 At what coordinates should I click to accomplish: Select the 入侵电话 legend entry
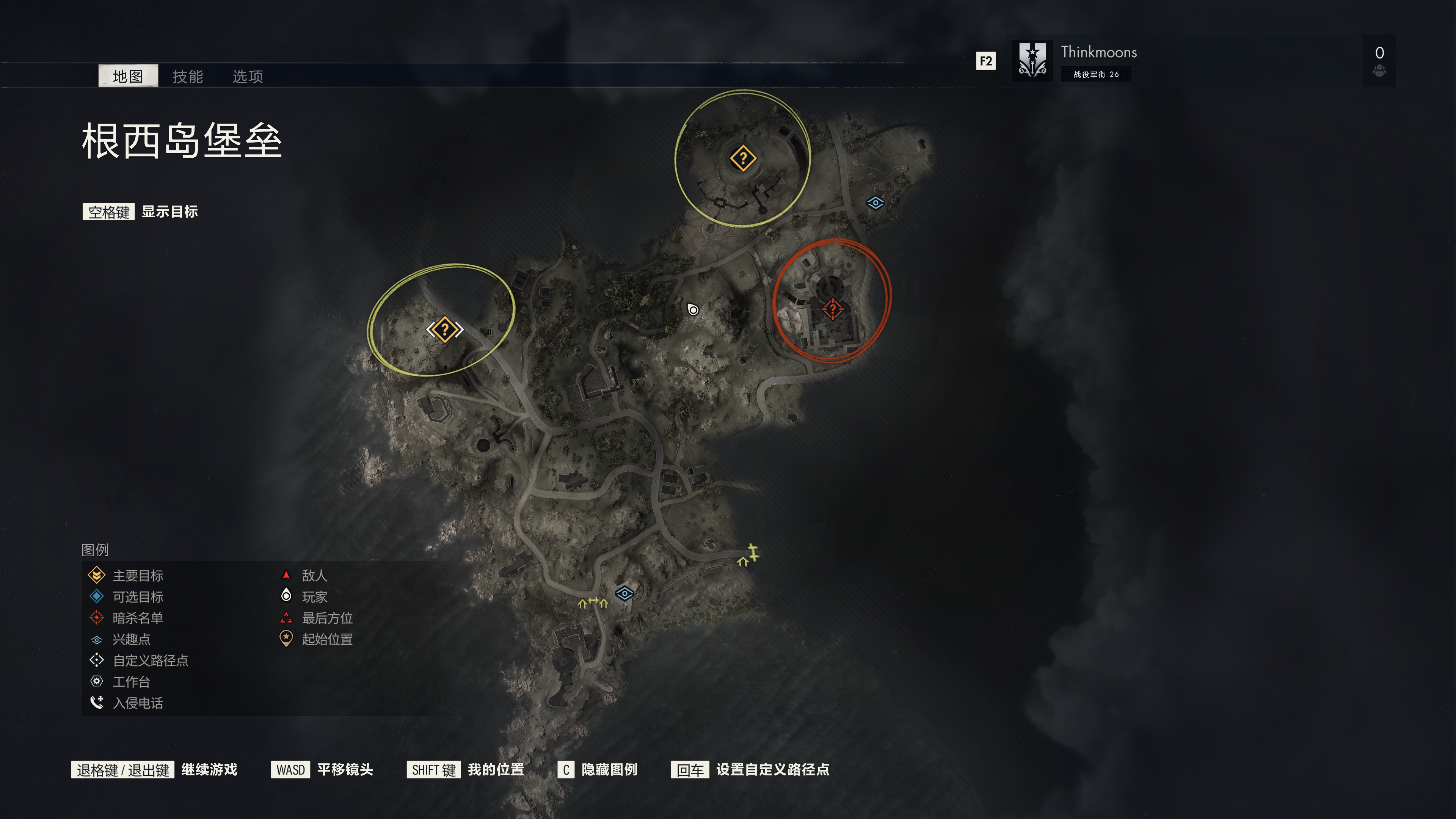coord(137,703)
